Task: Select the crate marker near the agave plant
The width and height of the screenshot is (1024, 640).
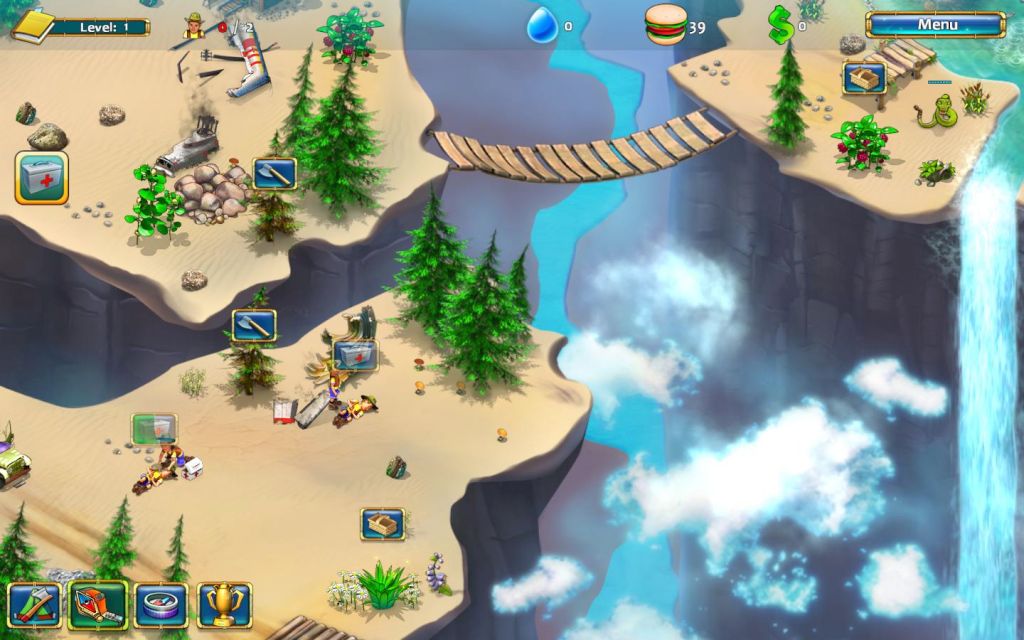Action: click(x=382, y=523)
